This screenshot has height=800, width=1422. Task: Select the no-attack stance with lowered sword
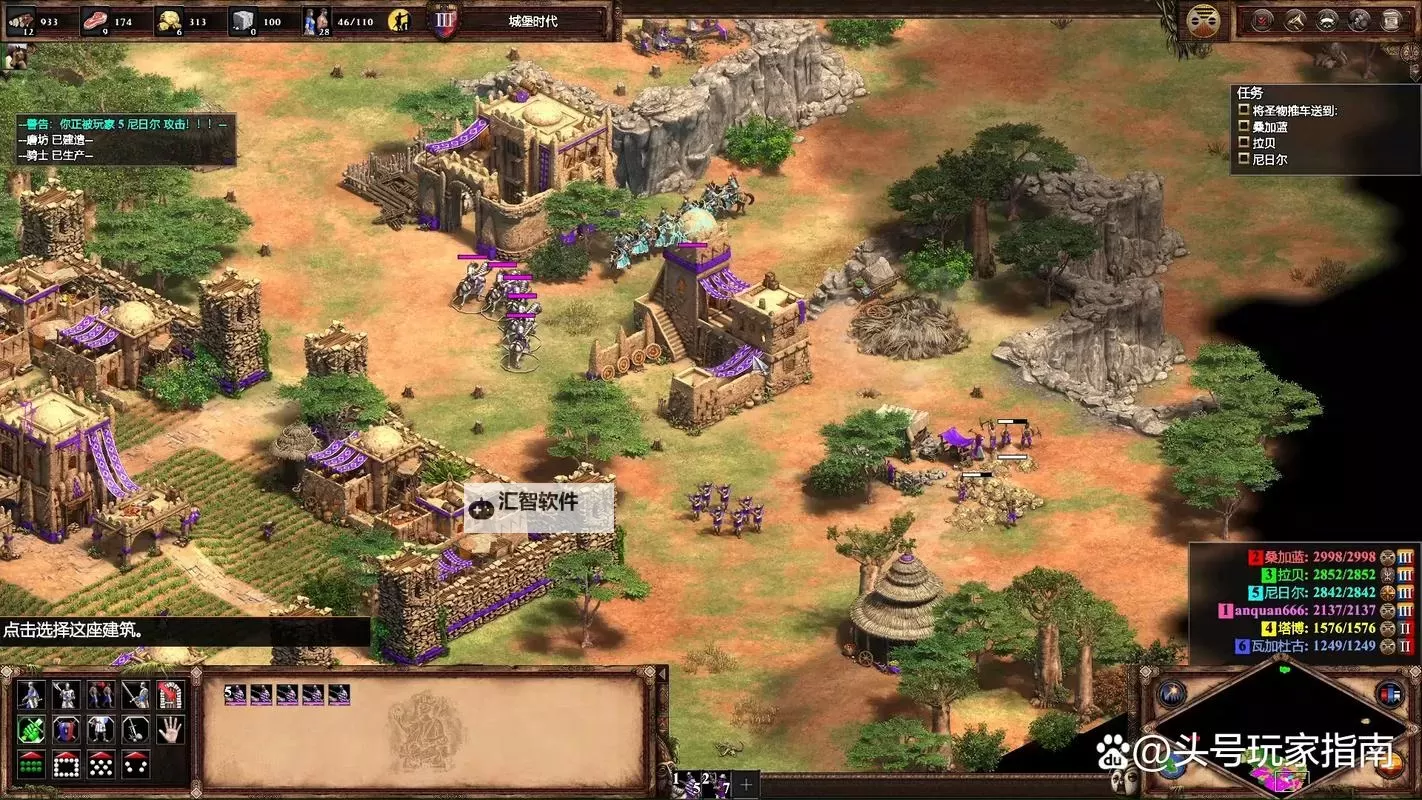click(136, 695)
